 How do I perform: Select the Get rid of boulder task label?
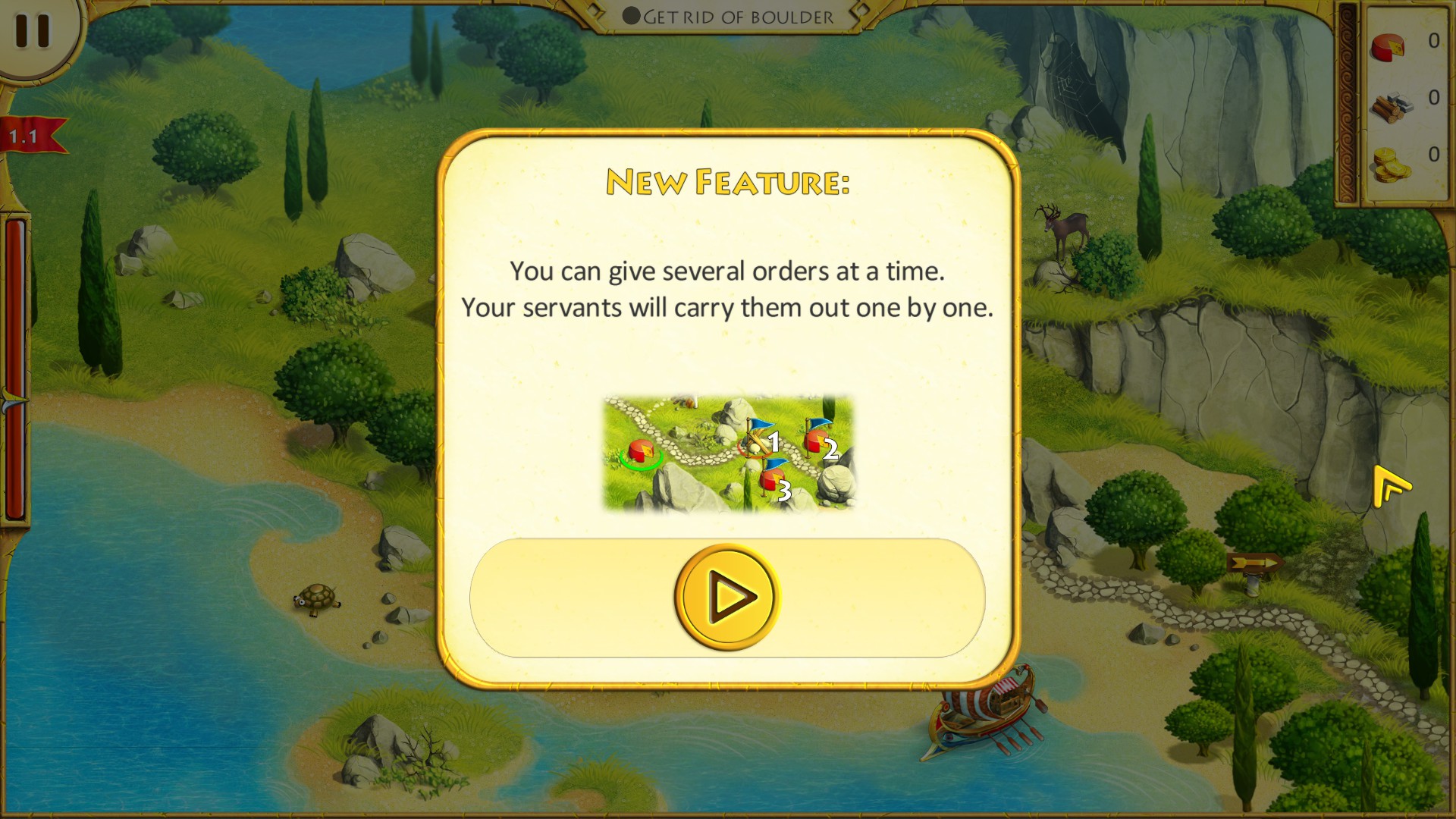tap(739, 17)
